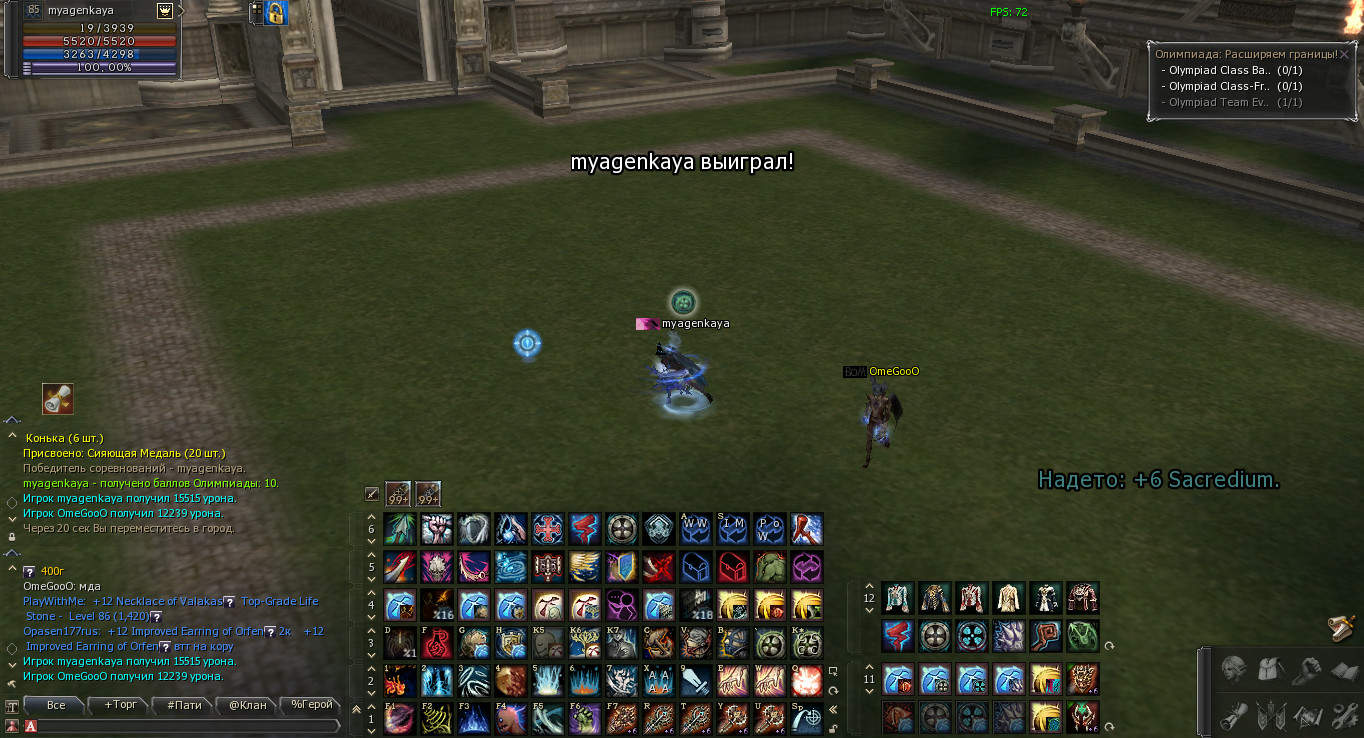Viewport: 1364px width, 738px height.
Task: Use the red potion in slot F
Action: click(x=437, y=643)
